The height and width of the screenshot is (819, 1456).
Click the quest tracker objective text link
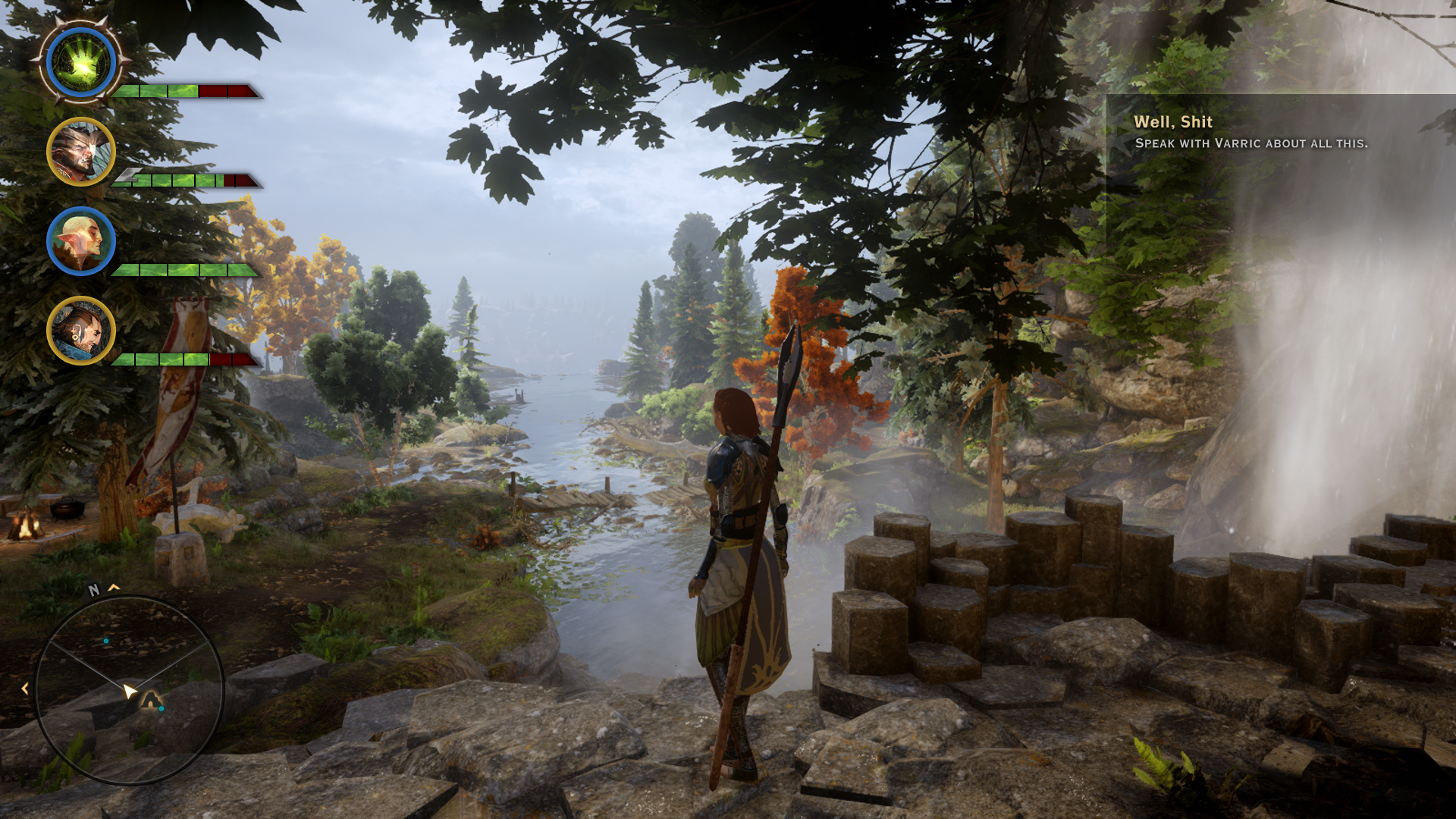click(x=1251, y=142)
